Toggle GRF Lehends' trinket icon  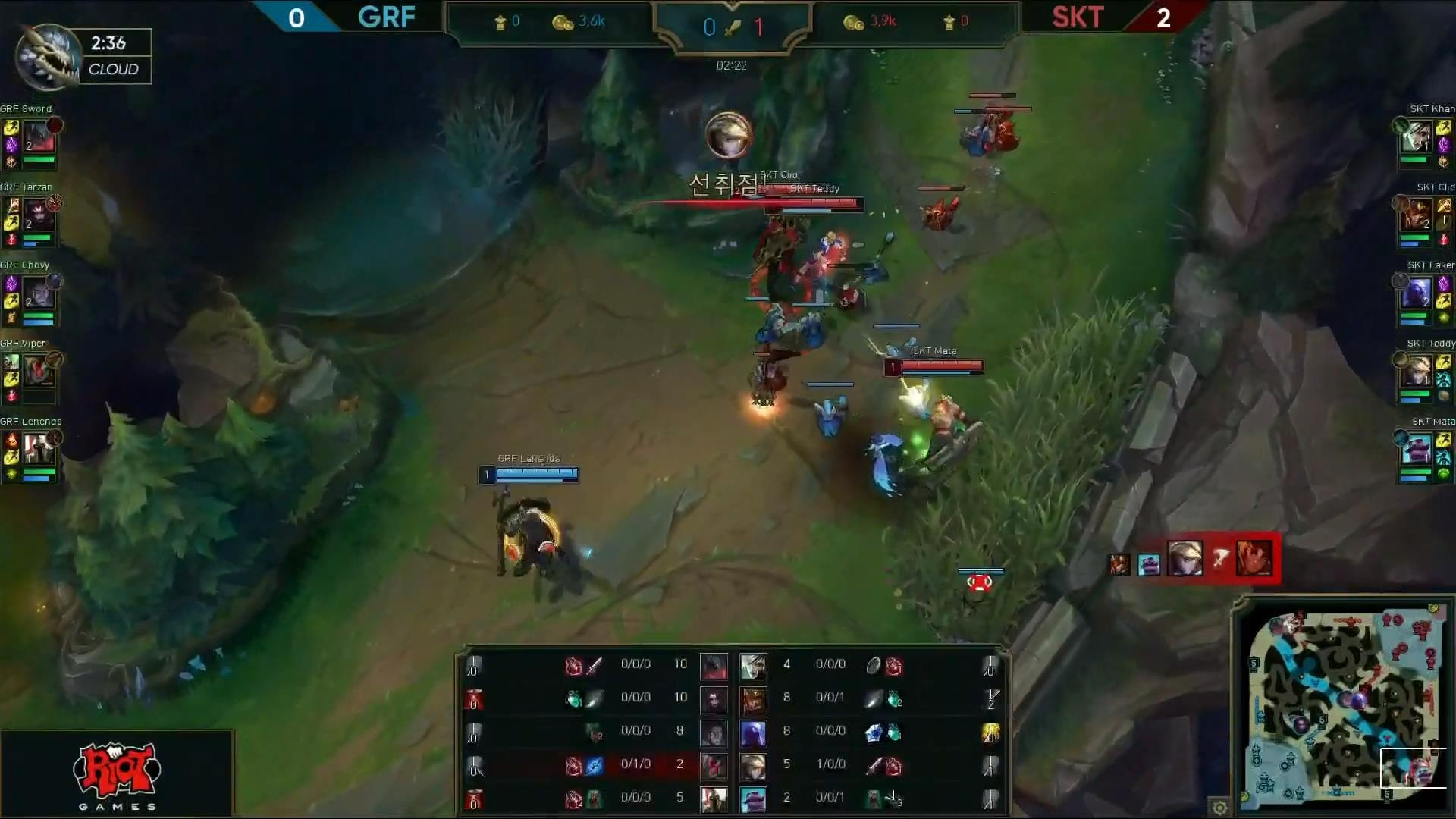click(11, 473)
